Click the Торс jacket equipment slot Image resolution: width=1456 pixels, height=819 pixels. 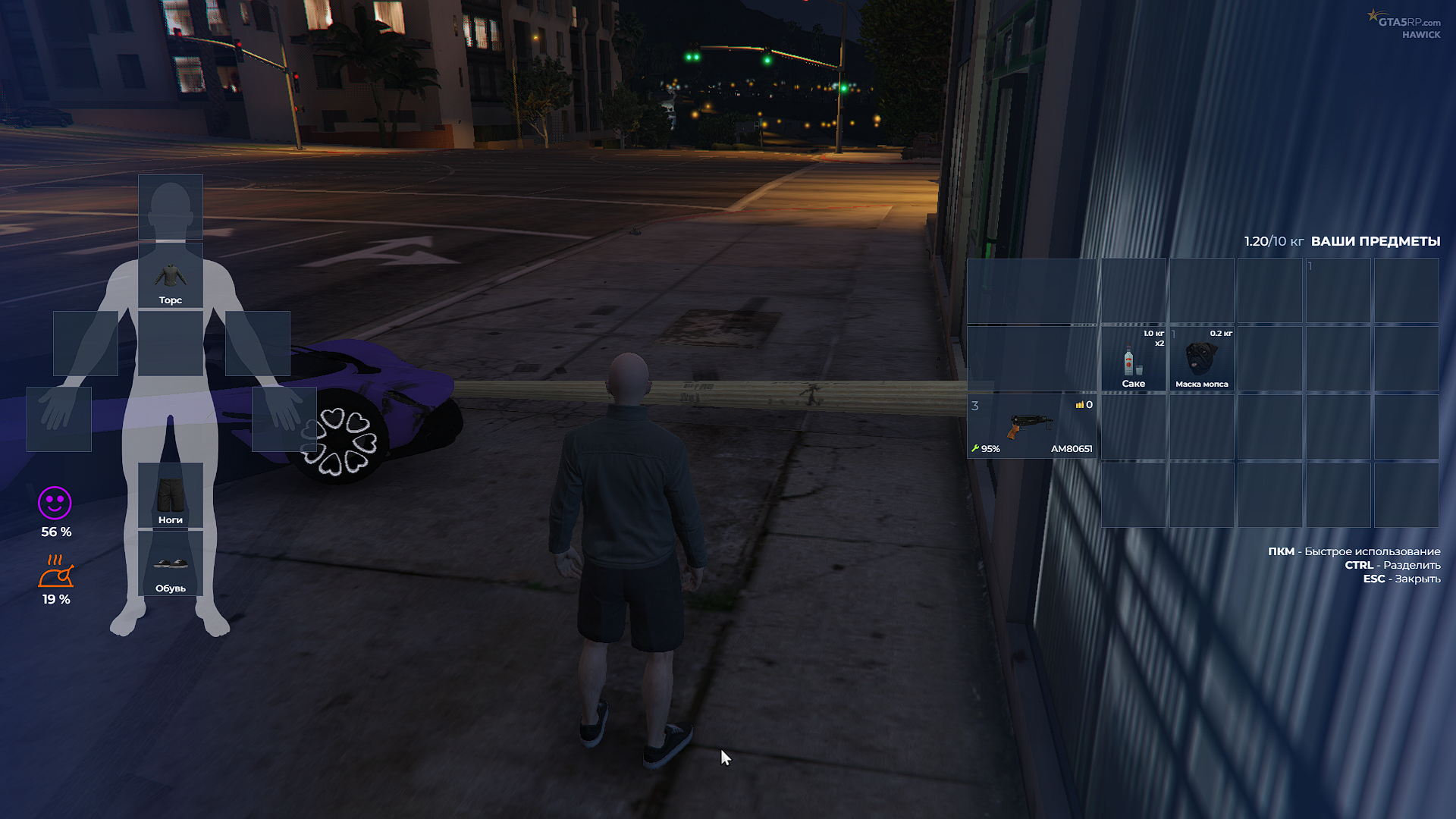pyautogui.click(x=170, y=275)
